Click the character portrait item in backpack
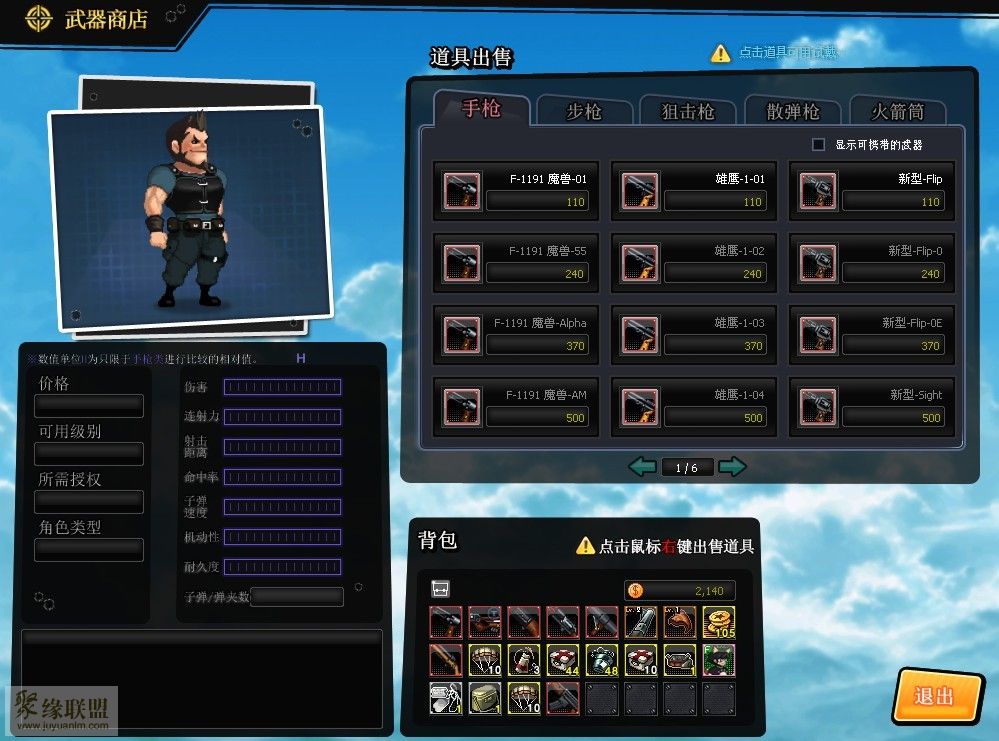Screen dimensions: 999x741 [x=718, y=660]
